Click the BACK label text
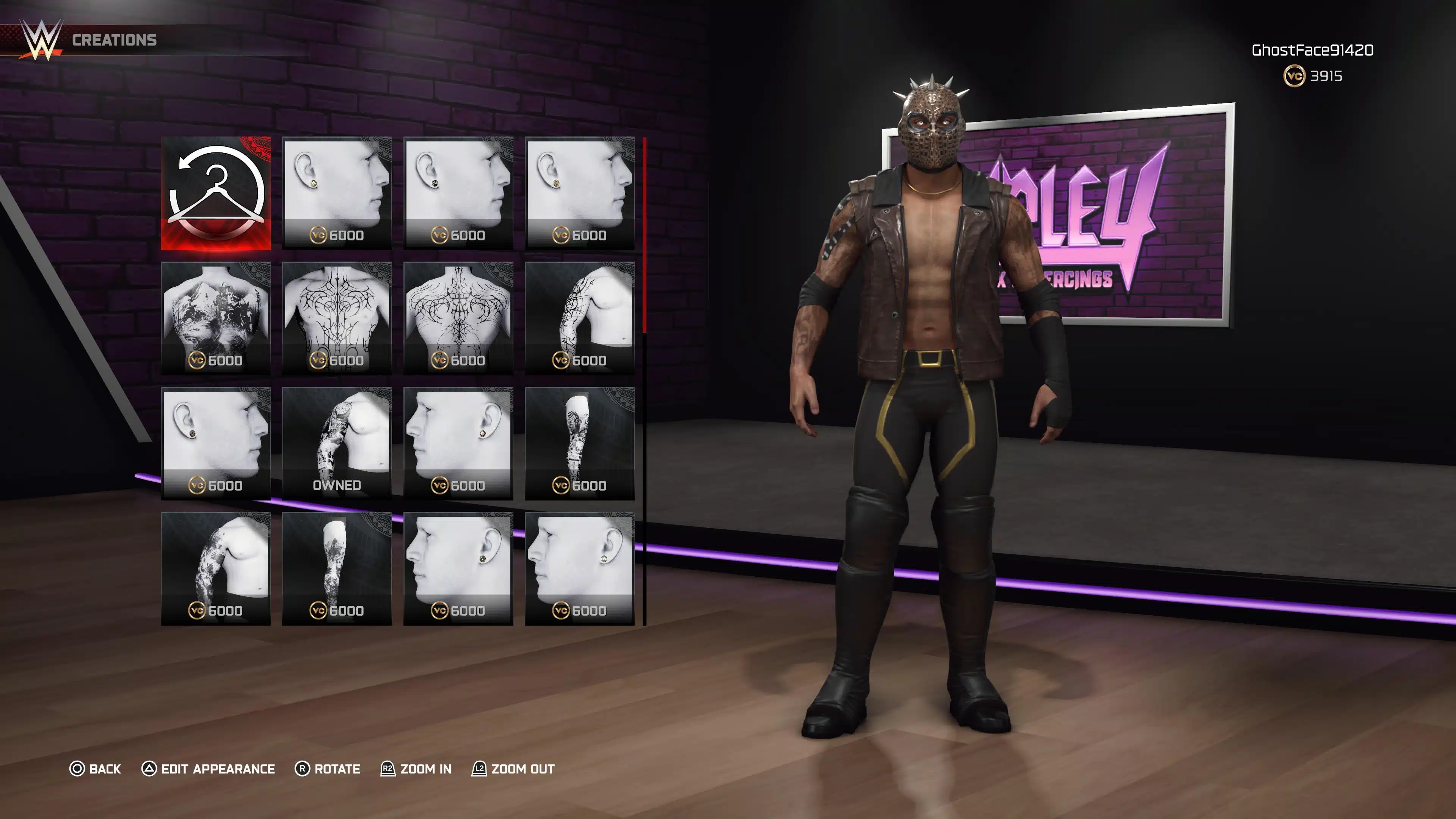 tap(105, 769)
